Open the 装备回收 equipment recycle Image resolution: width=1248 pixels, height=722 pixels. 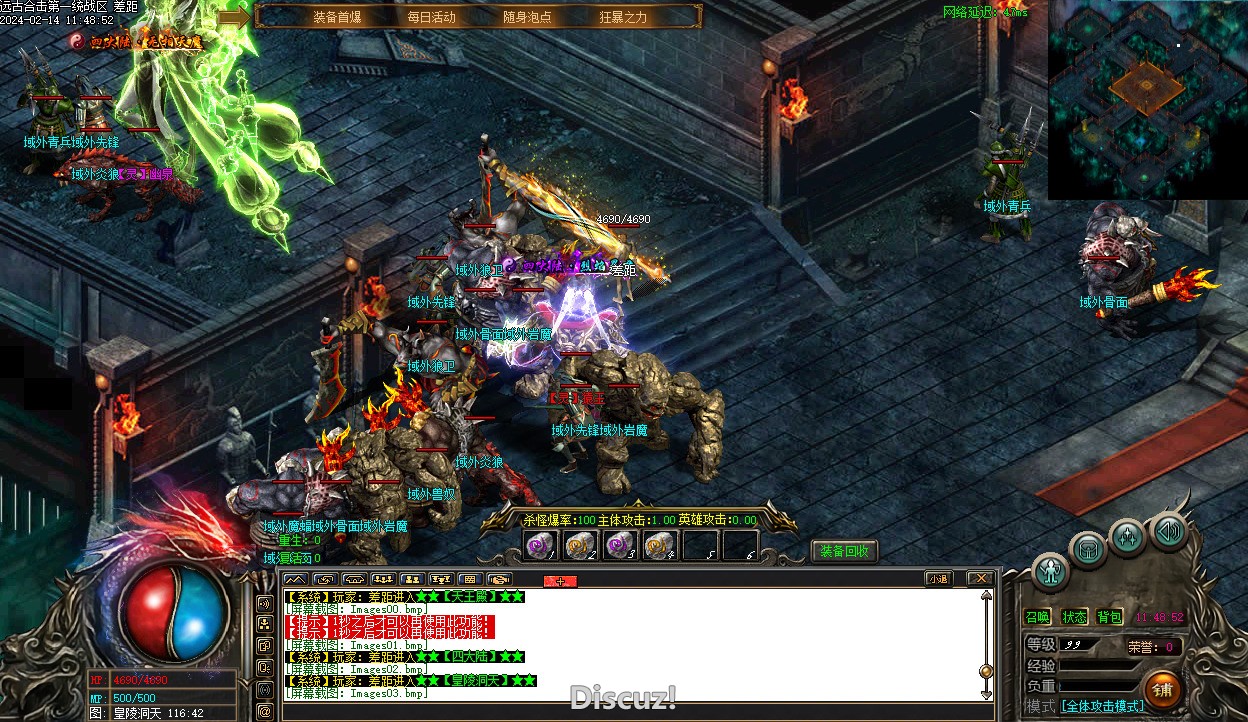[x=844, y=551]
